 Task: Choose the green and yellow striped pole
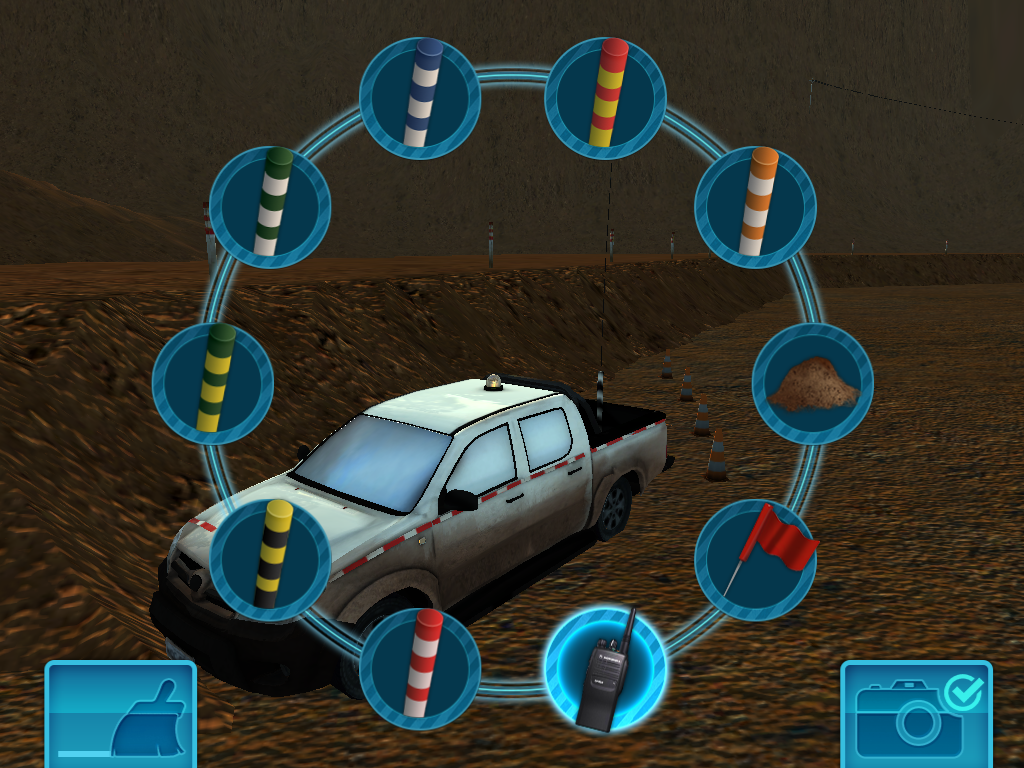tap(213, 384)
